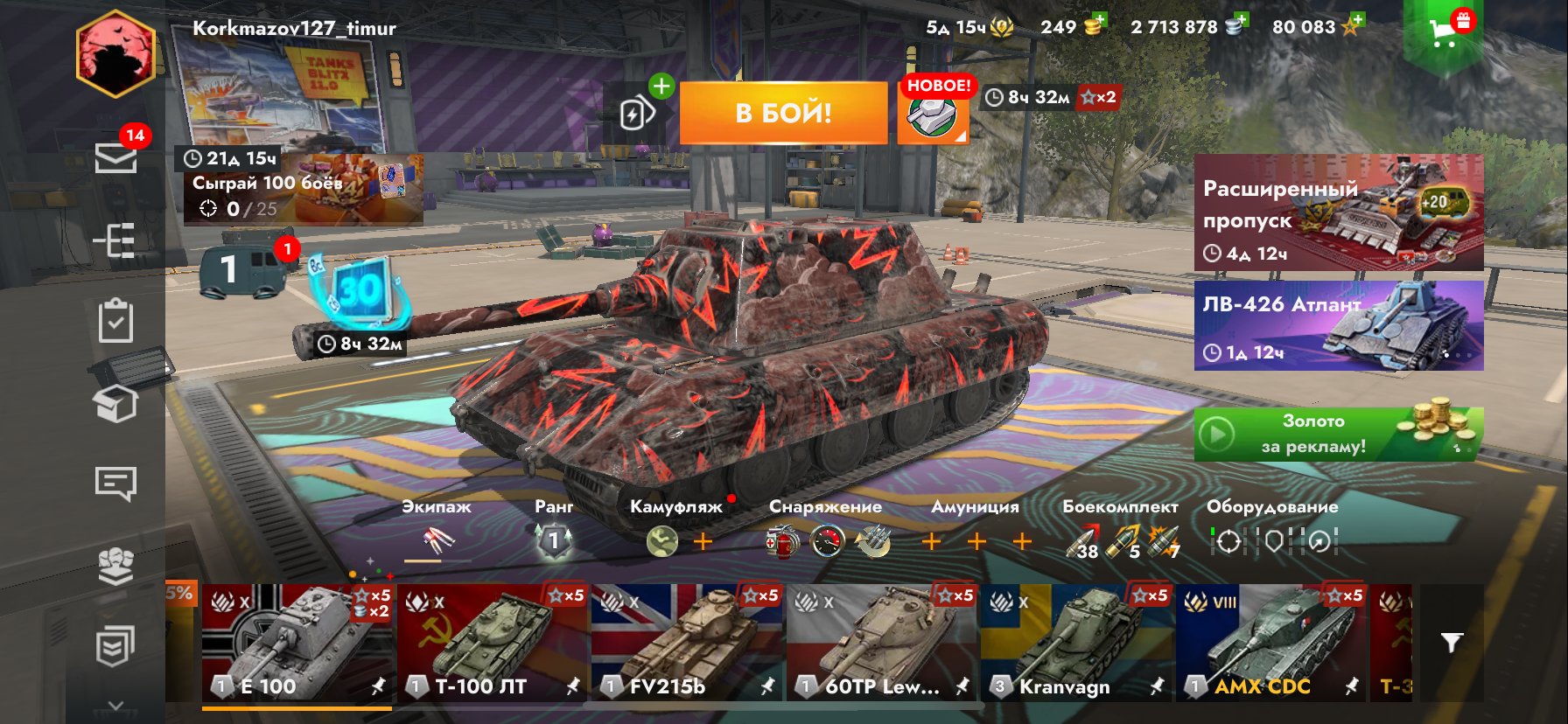
Task: Choose the Т-100 ЛТ tank
Action: pos(493,643)
